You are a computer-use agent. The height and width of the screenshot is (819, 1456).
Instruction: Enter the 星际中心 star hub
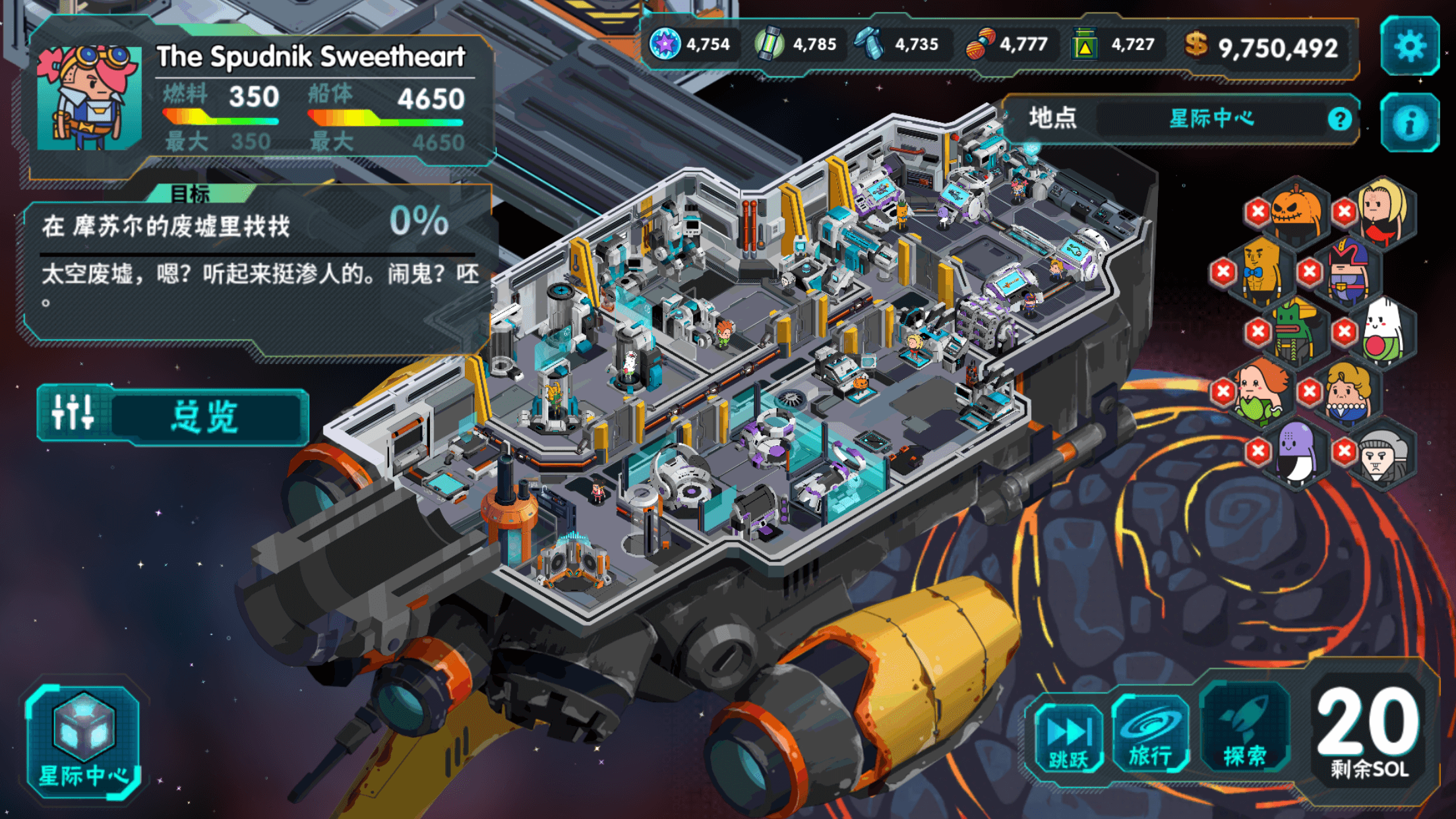point(83,740)
